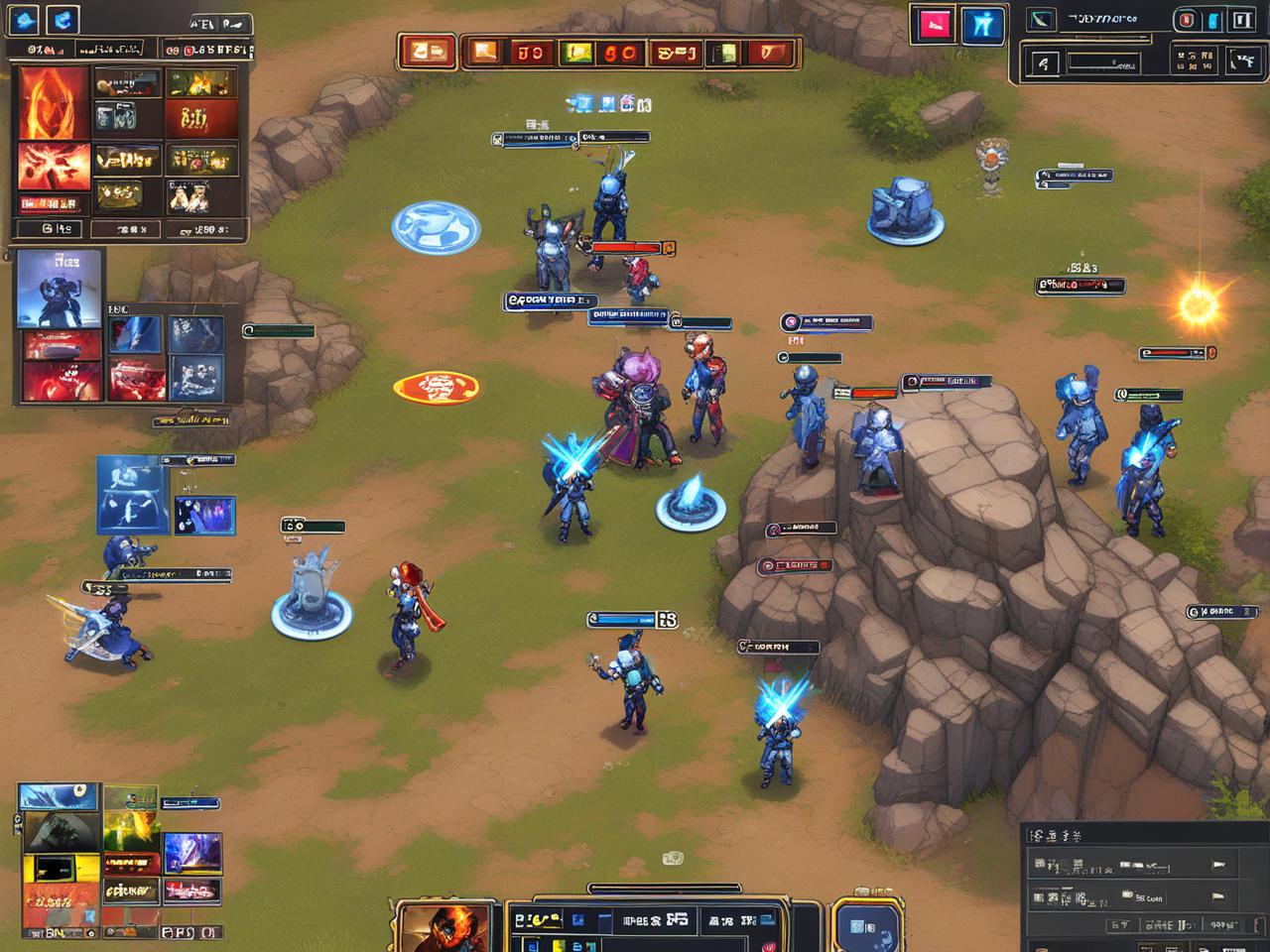Activate the glowing blue figure icon

[x=982, y=25]
